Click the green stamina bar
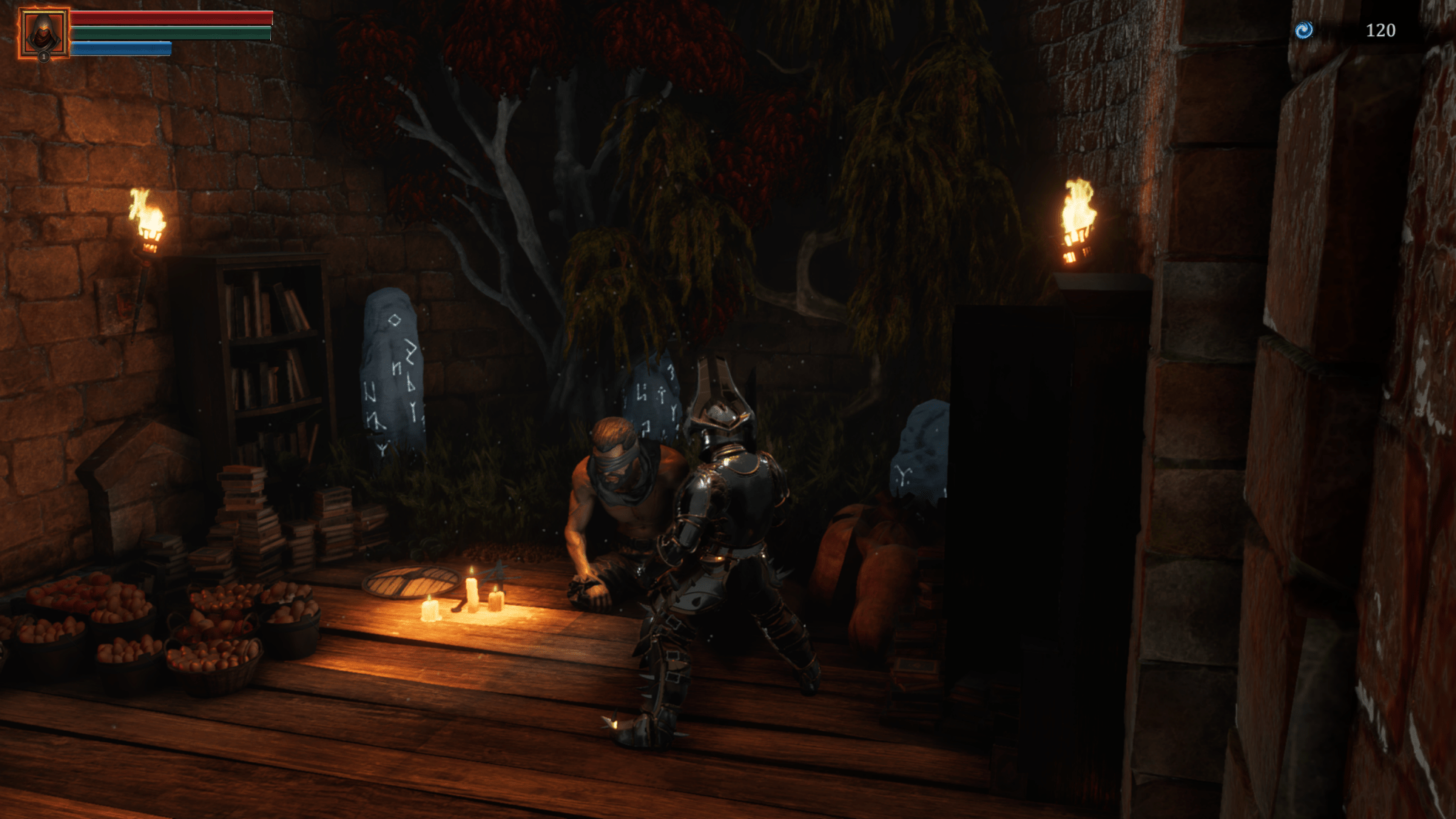 tap(171, 32)
